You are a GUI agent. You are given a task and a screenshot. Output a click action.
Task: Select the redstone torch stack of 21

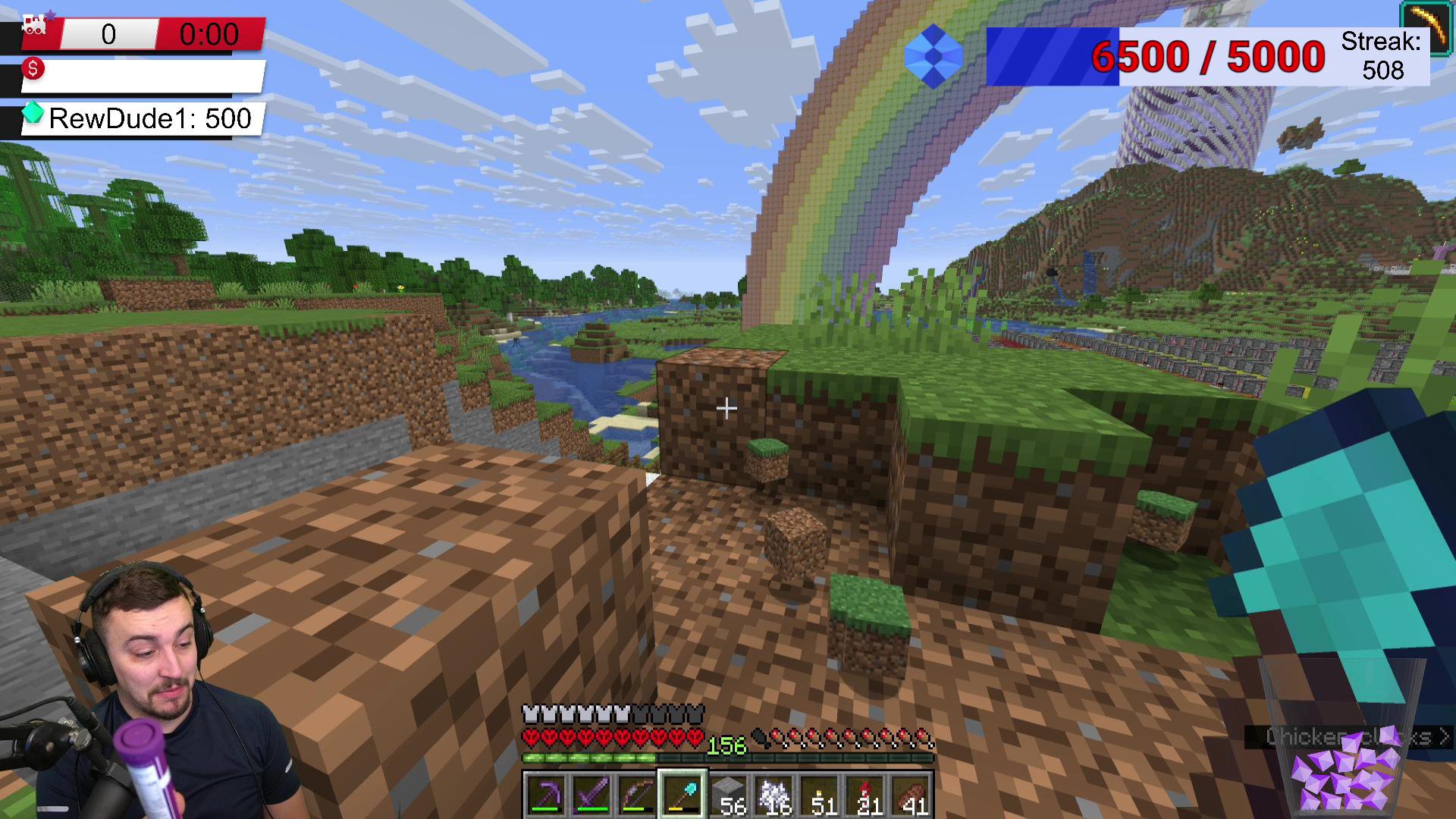866,795
